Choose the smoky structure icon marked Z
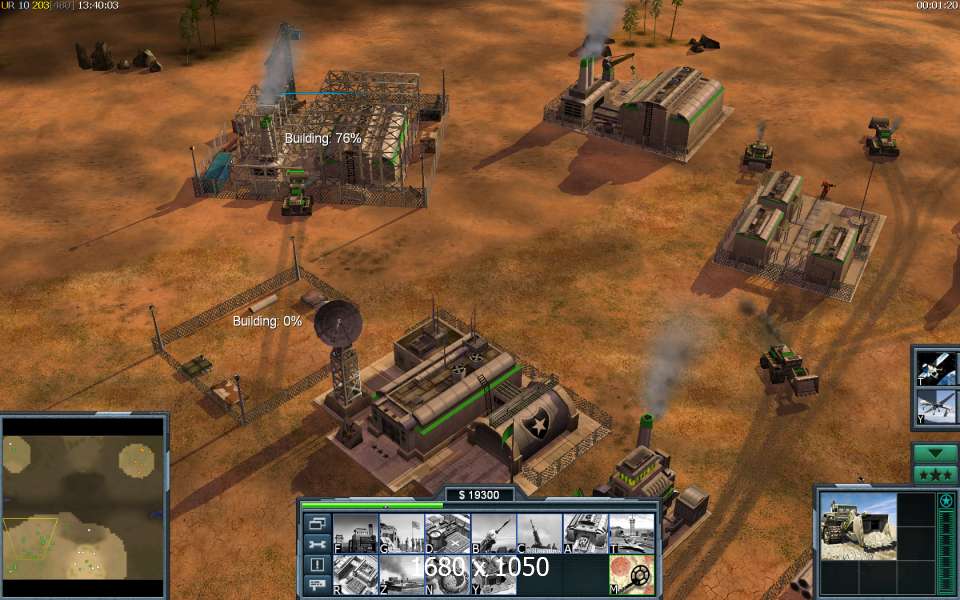 (x=401, y=574)
